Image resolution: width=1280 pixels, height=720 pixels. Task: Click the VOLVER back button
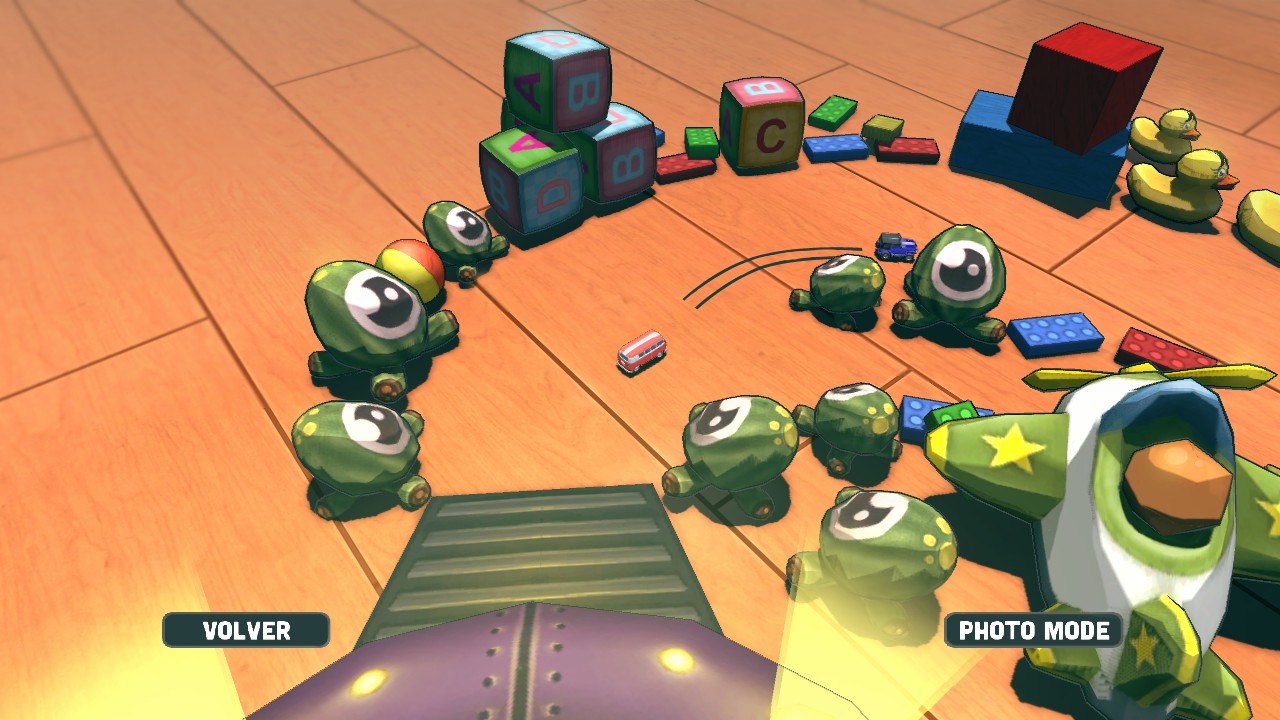pyautogui.click(x=246, y=630)
